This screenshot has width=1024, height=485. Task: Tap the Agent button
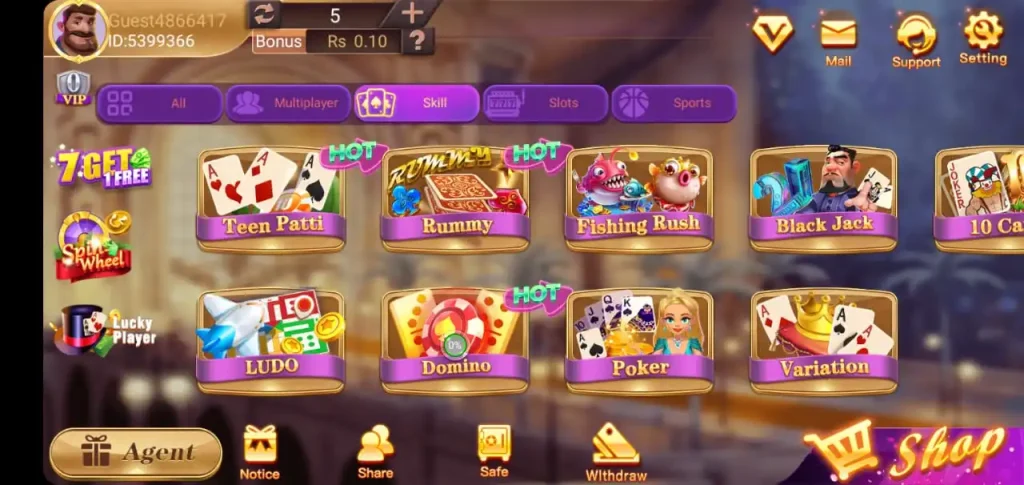coord(136,453)
